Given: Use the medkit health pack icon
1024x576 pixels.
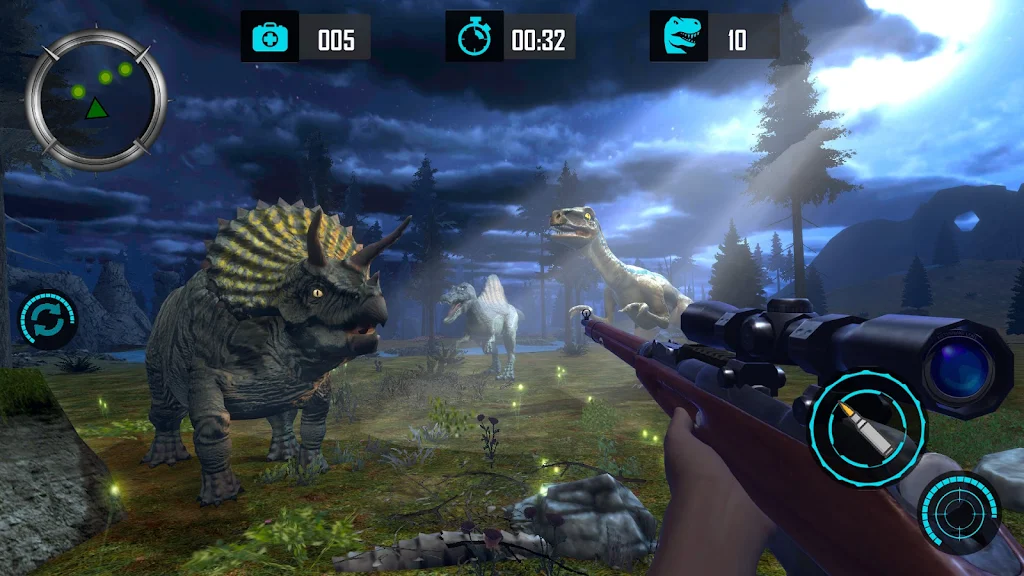Looking at the screenshot, I should coord(270,40).
